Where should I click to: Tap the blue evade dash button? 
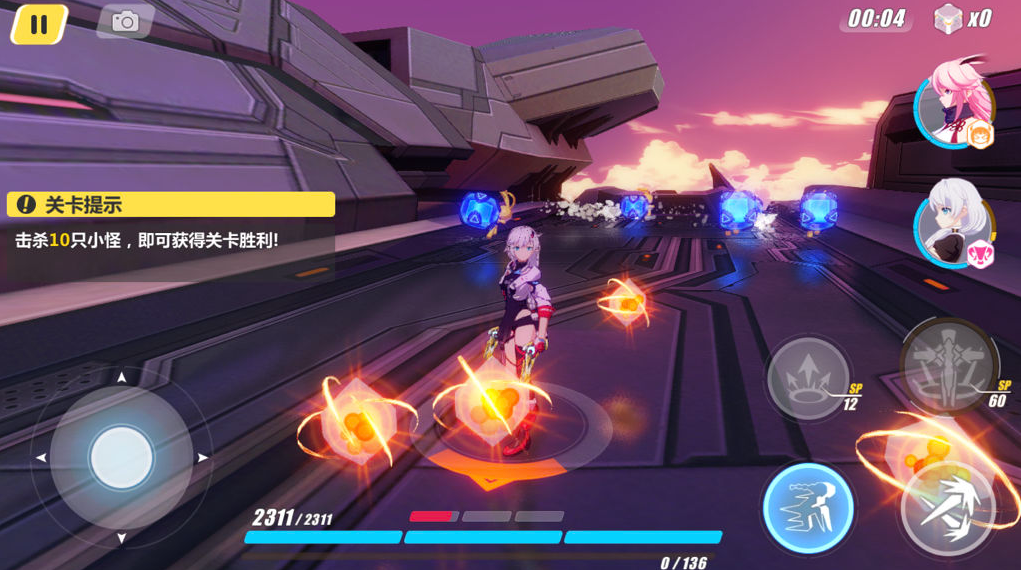[807, 507]
